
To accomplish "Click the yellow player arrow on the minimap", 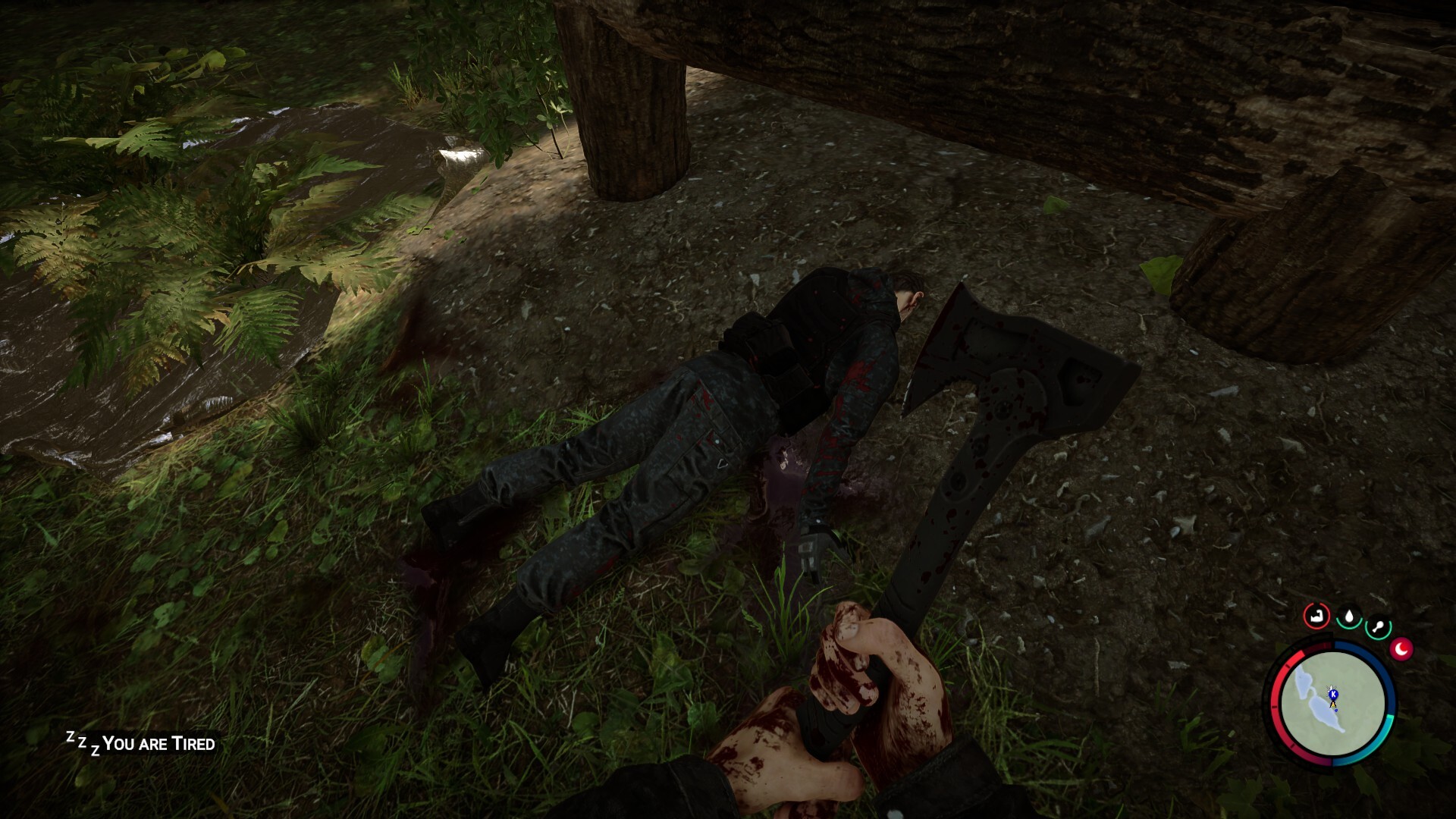I will (1332, 704).
